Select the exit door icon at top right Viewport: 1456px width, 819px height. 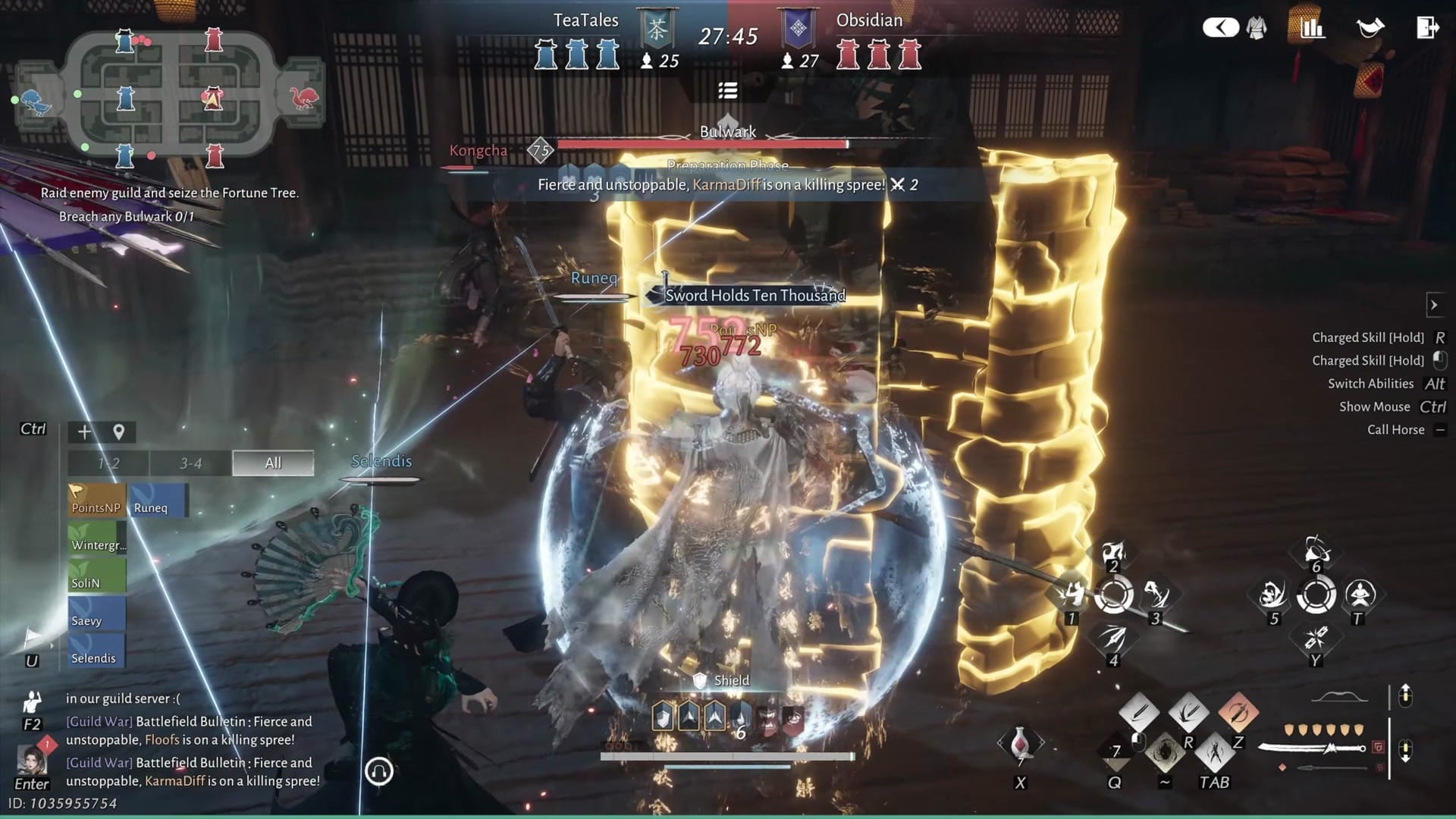[x=1429, y=27]
